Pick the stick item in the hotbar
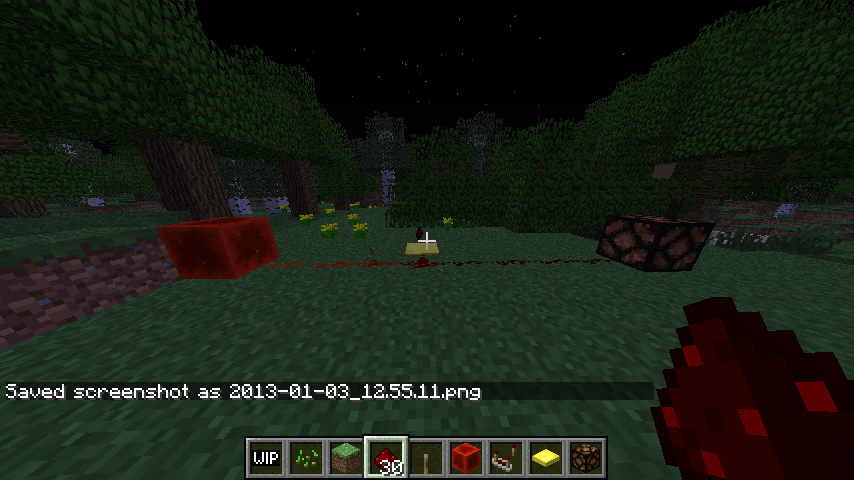Image resolution: width=854 pixels, height=480 pixels. [x=425, y=458]
